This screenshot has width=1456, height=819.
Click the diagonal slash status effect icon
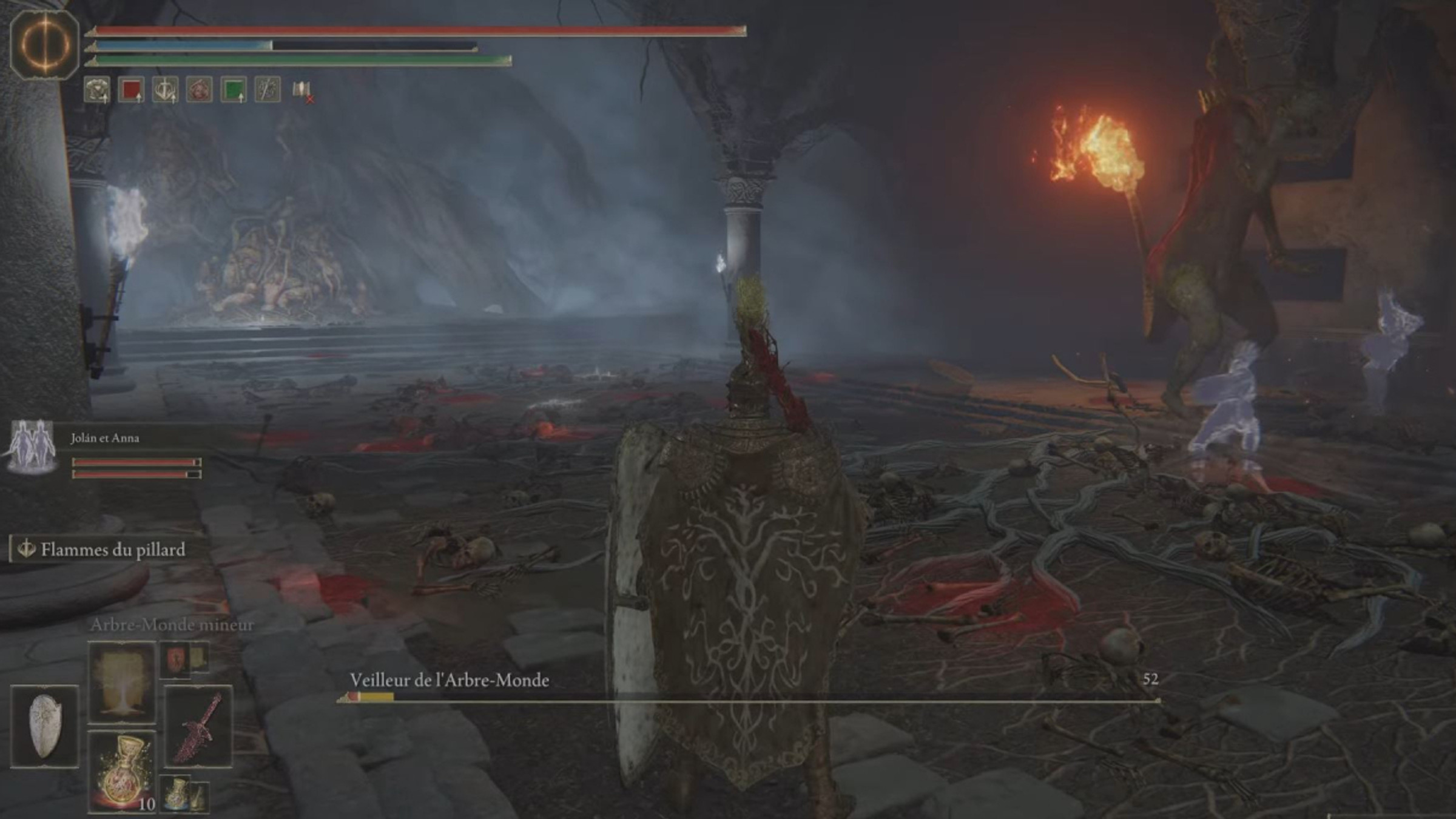pyautogui.click(x=268, y=90)
